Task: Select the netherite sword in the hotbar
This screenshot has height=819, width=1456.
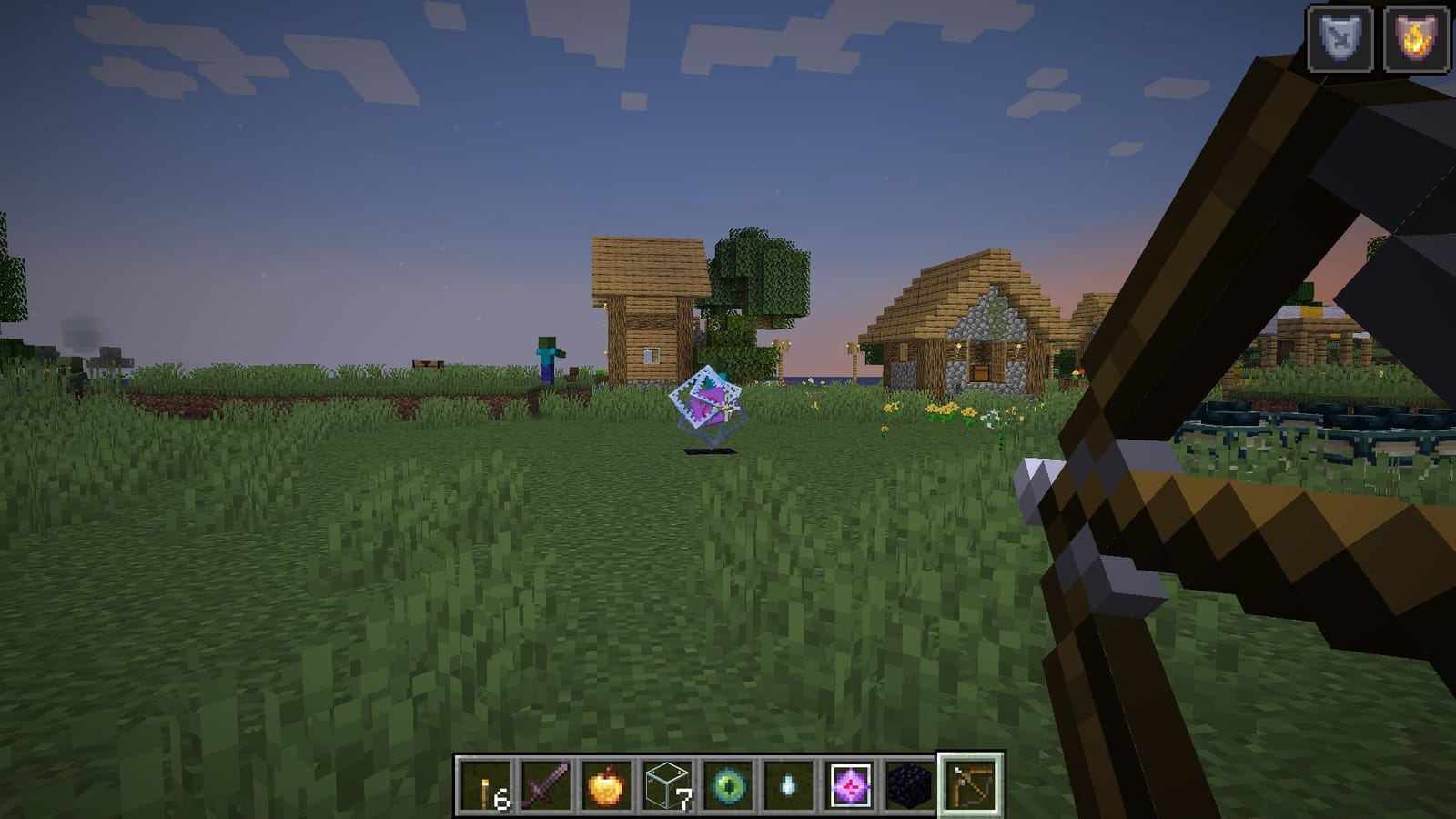Action: [x=546, y=787]
